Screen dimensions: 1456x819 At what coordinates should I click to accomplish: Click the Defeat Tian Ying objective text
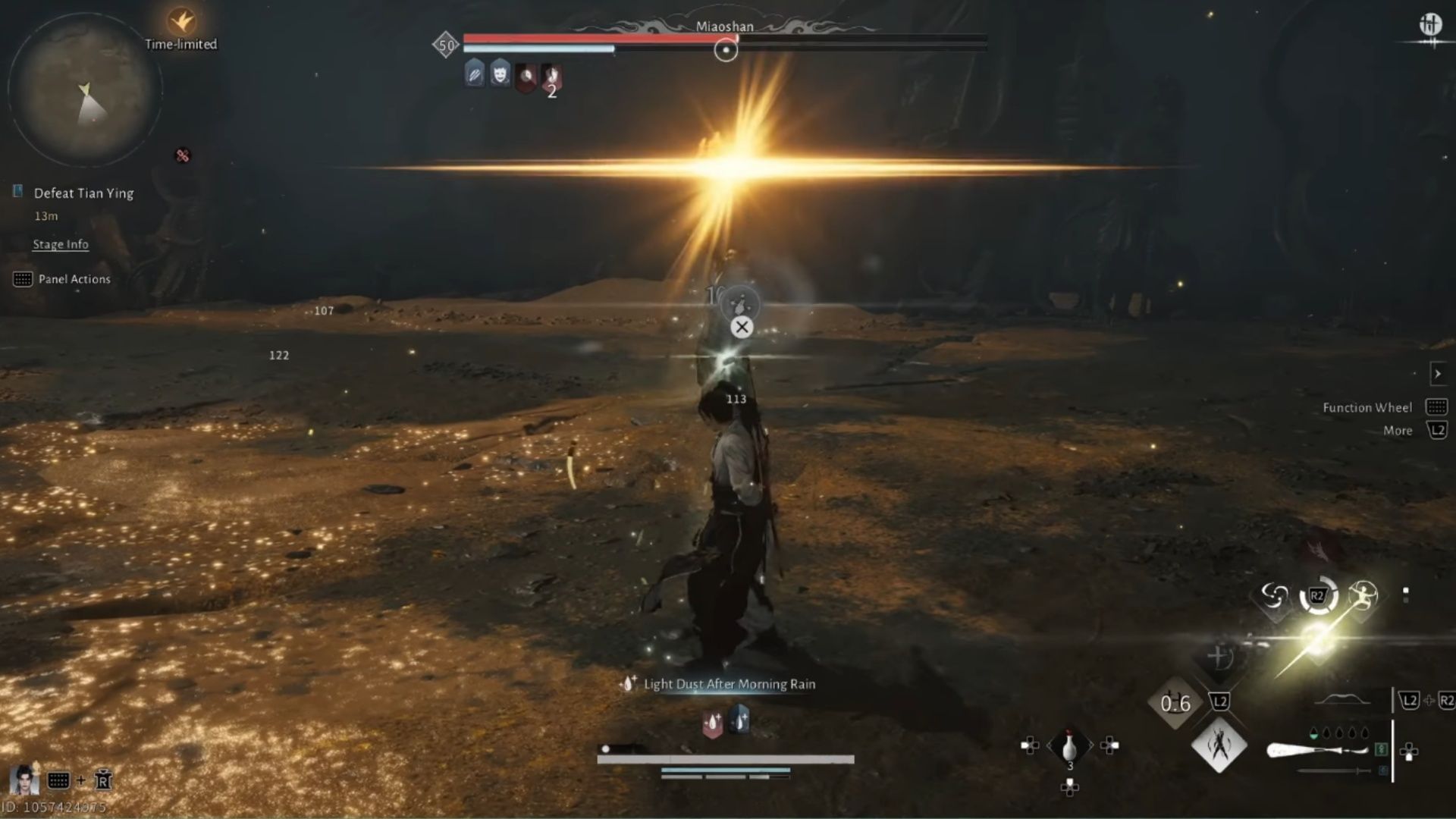[83, 193]
